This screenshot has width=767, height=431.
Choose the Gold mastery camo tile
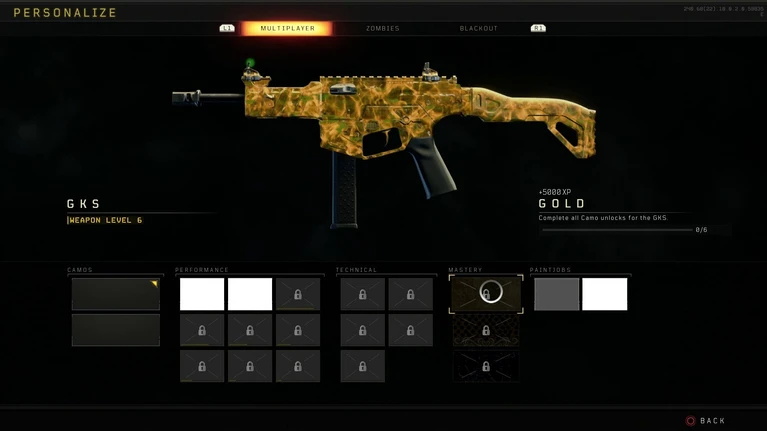(x=486, y=294)
